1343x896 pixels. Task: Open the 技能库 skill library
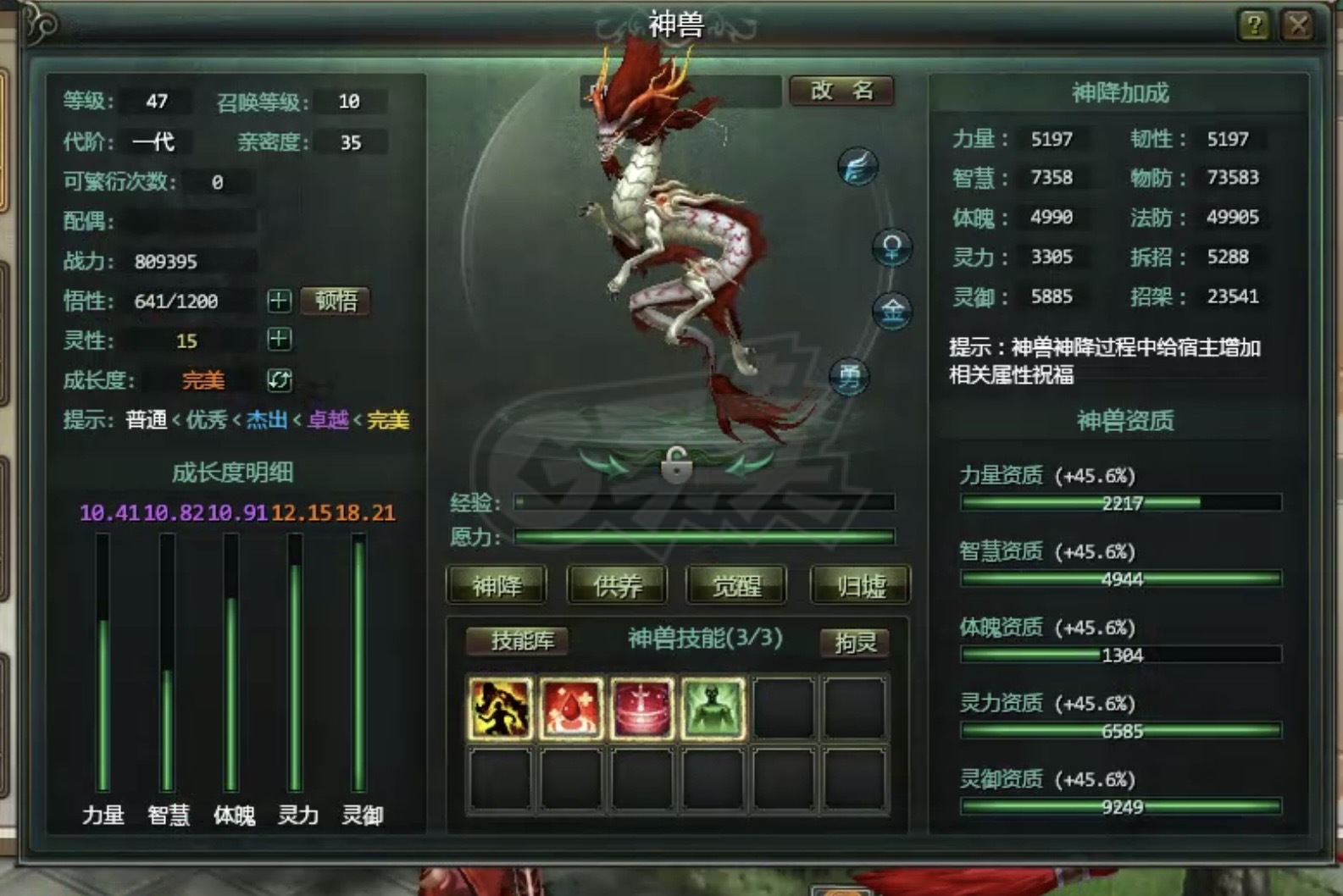(518, 641)
